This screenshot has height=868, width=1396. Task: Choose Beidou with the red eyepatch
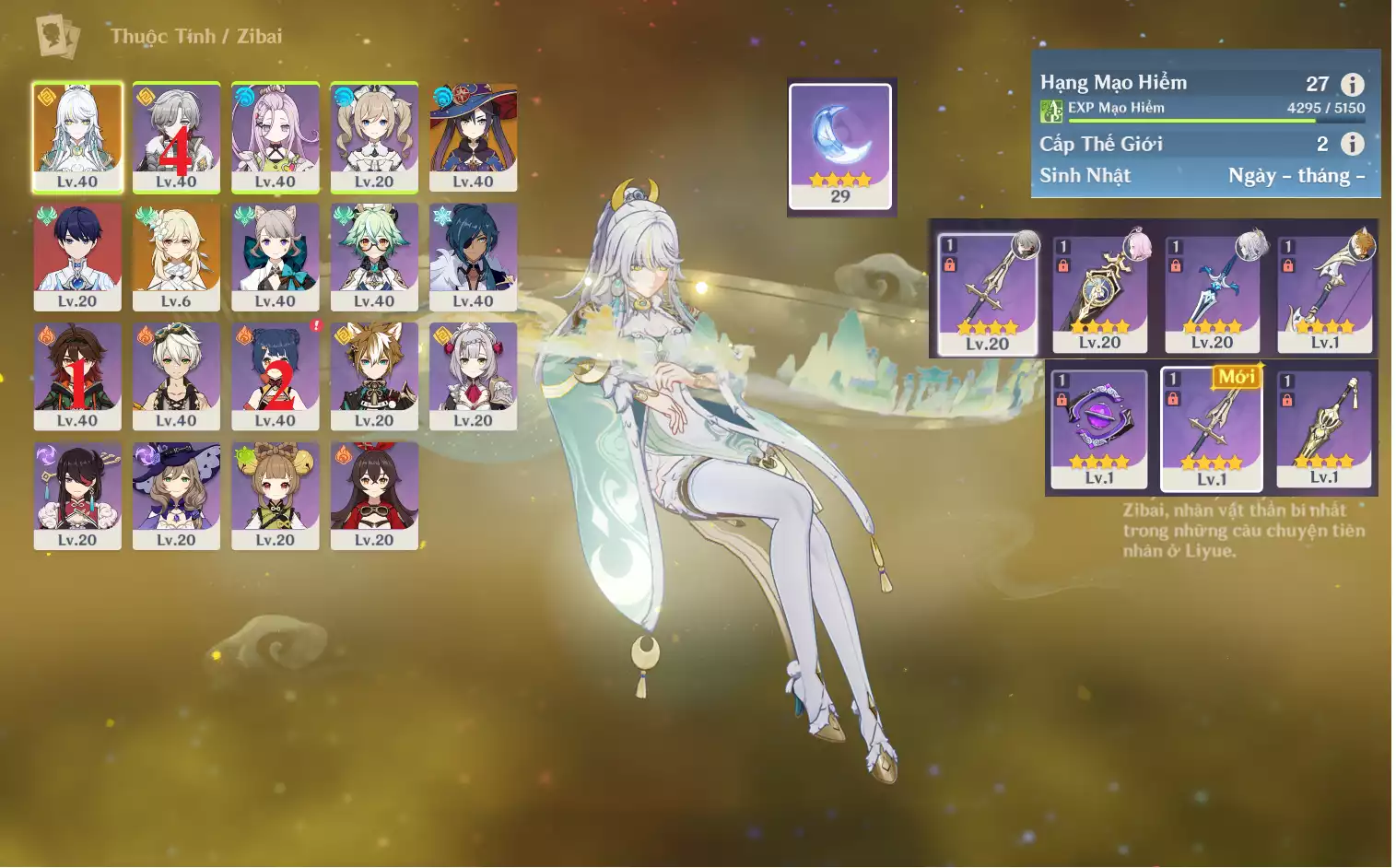click(77, 496)
